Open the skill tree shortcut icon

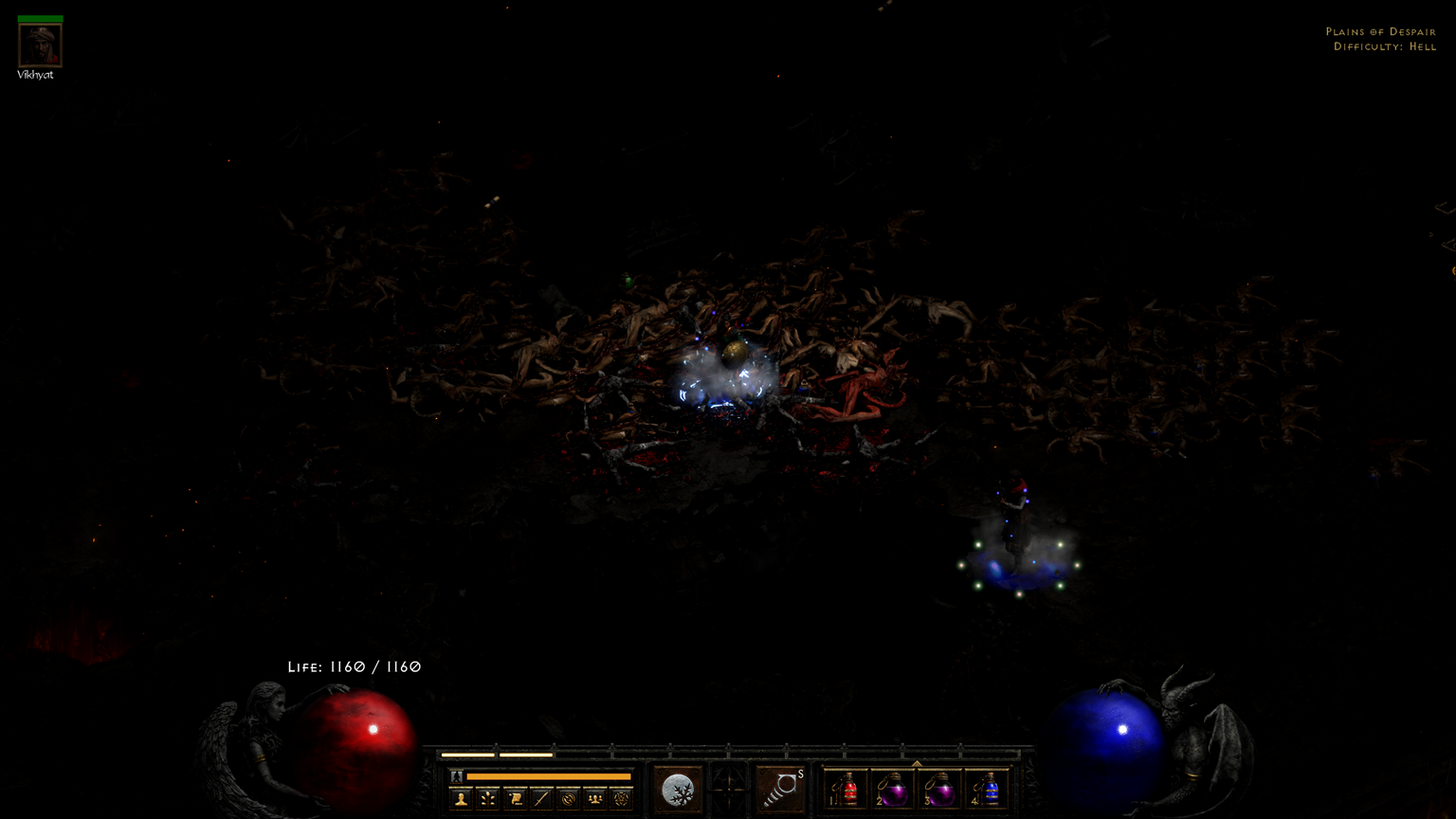(487, 796)
